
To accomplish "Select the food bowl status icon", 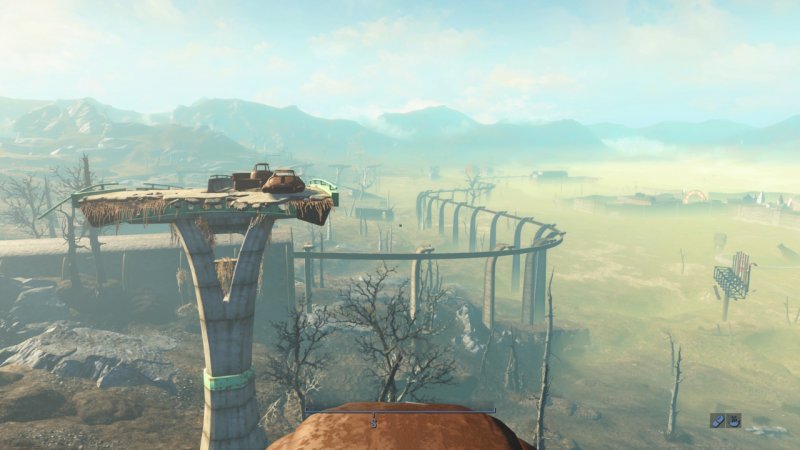I will pos(734,420).
